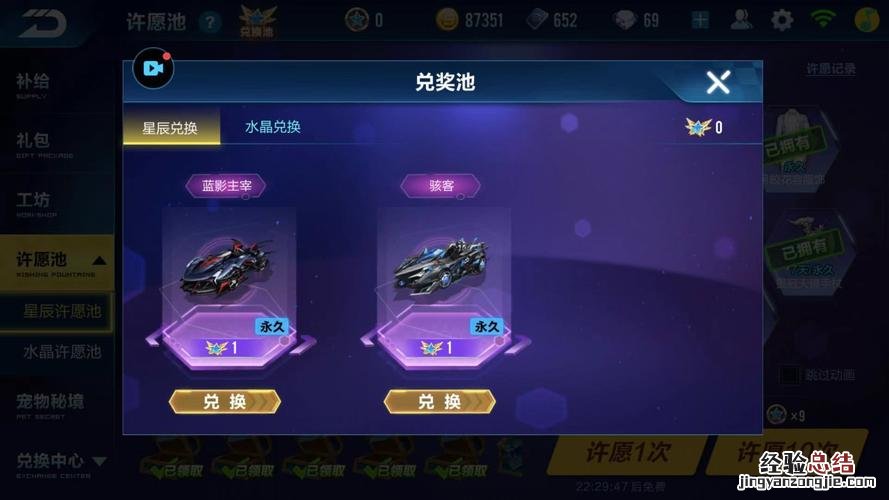This screenshot has width=889, height=500.
Task: Click the blue plus add-currency button
Action: pyautogui.click(x=700, y=19)
